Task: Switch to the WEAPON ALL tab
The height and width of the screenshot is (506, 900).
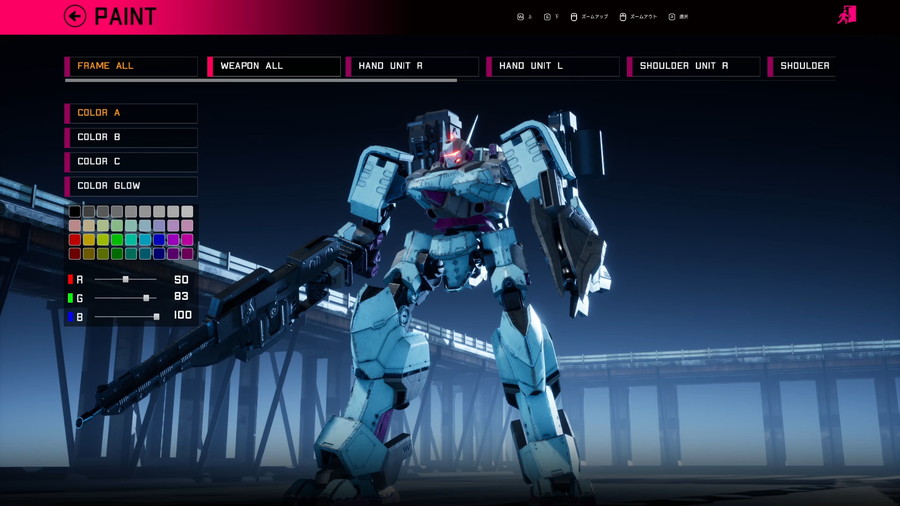Action: click(274, 66)
